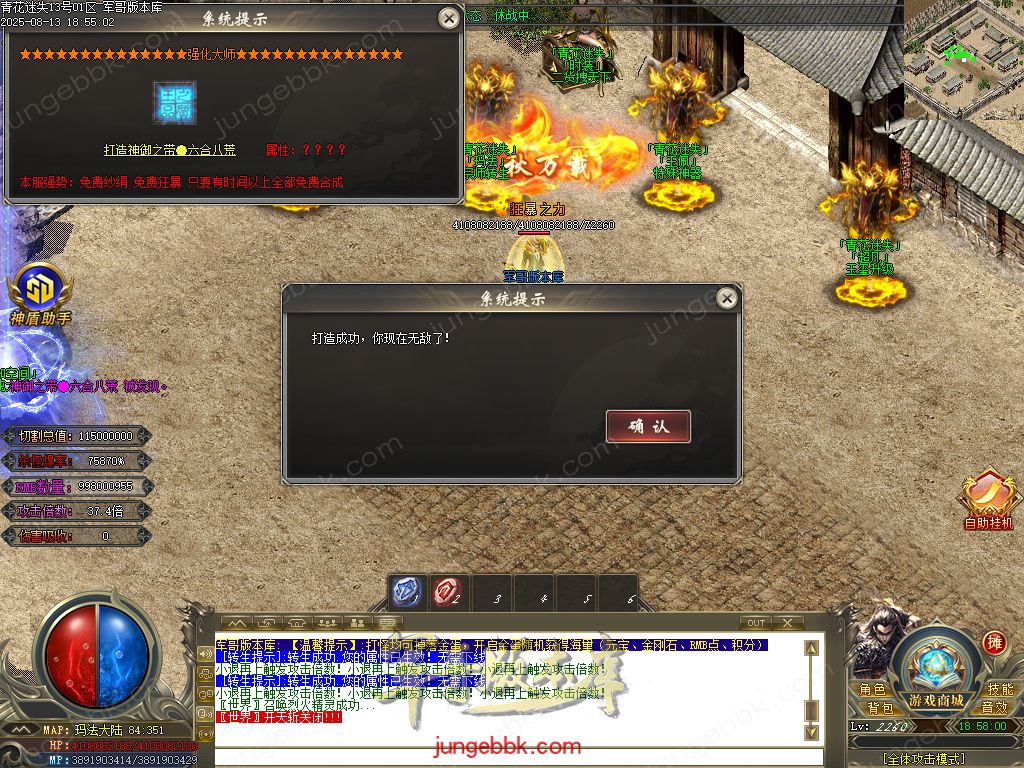Close the forging success dialog with X
This screenshot has height=768, width=1024.
click(x=727, y=298)
